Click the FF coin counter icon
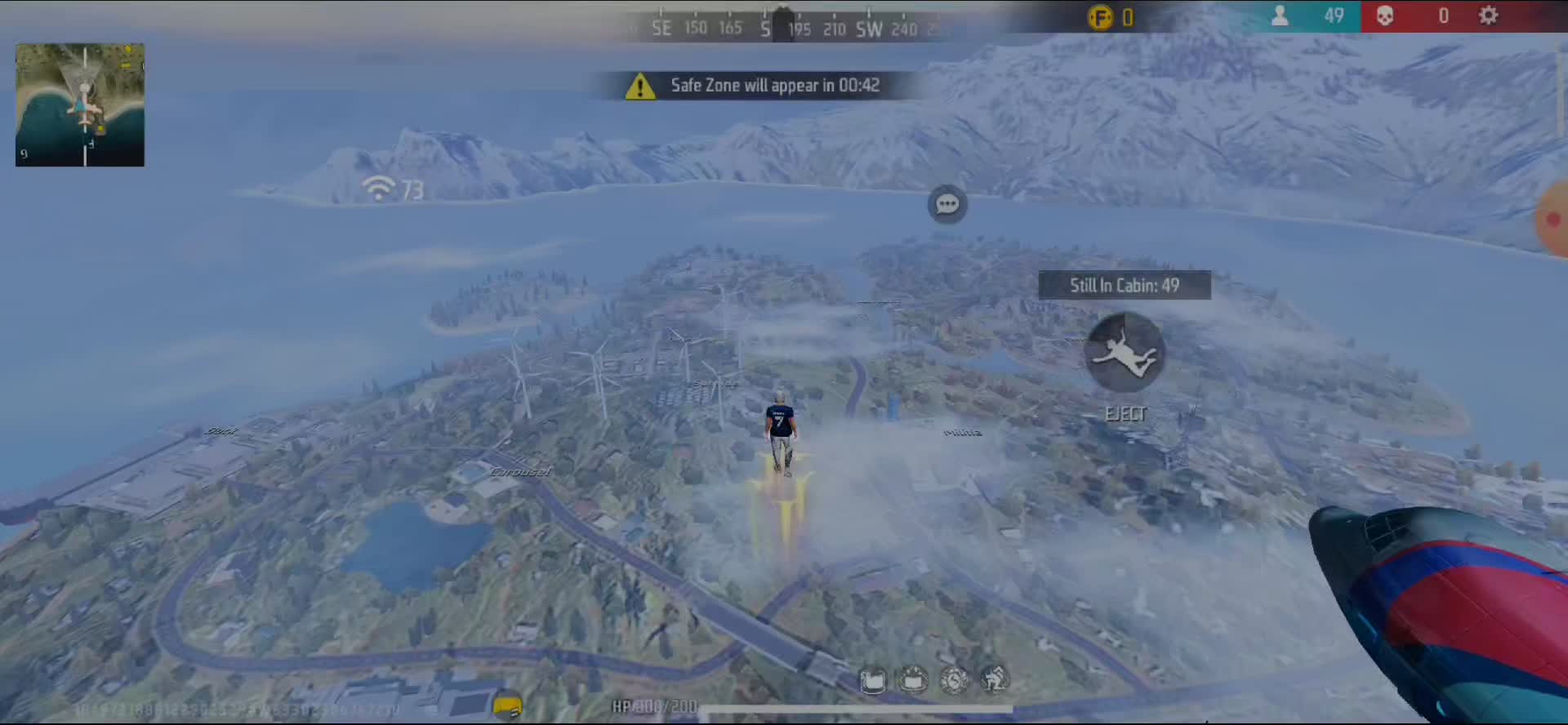1568x725 pixels. click(1100, 17)
